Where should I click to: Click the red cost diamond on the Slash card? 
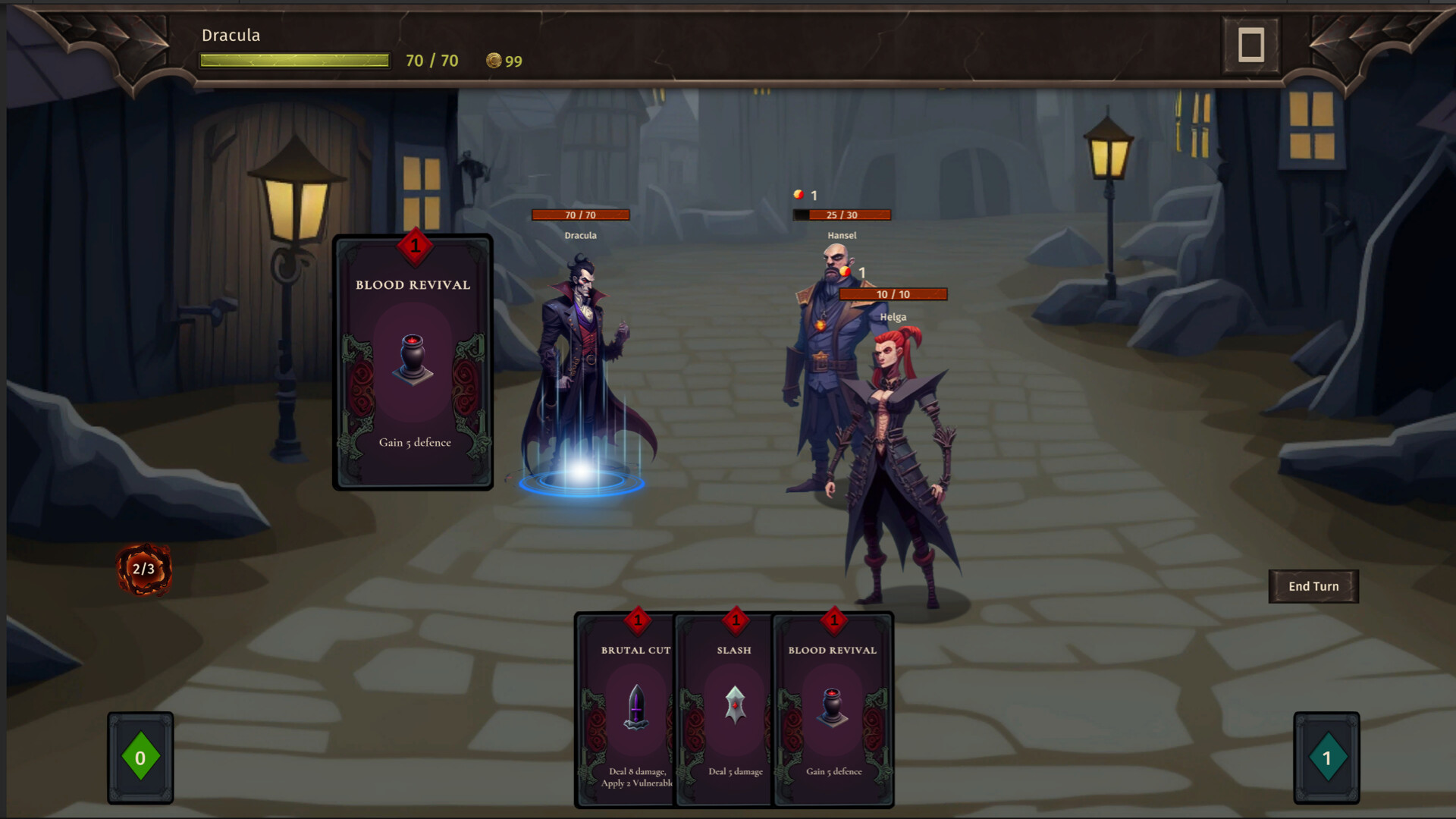coord(733,620)
